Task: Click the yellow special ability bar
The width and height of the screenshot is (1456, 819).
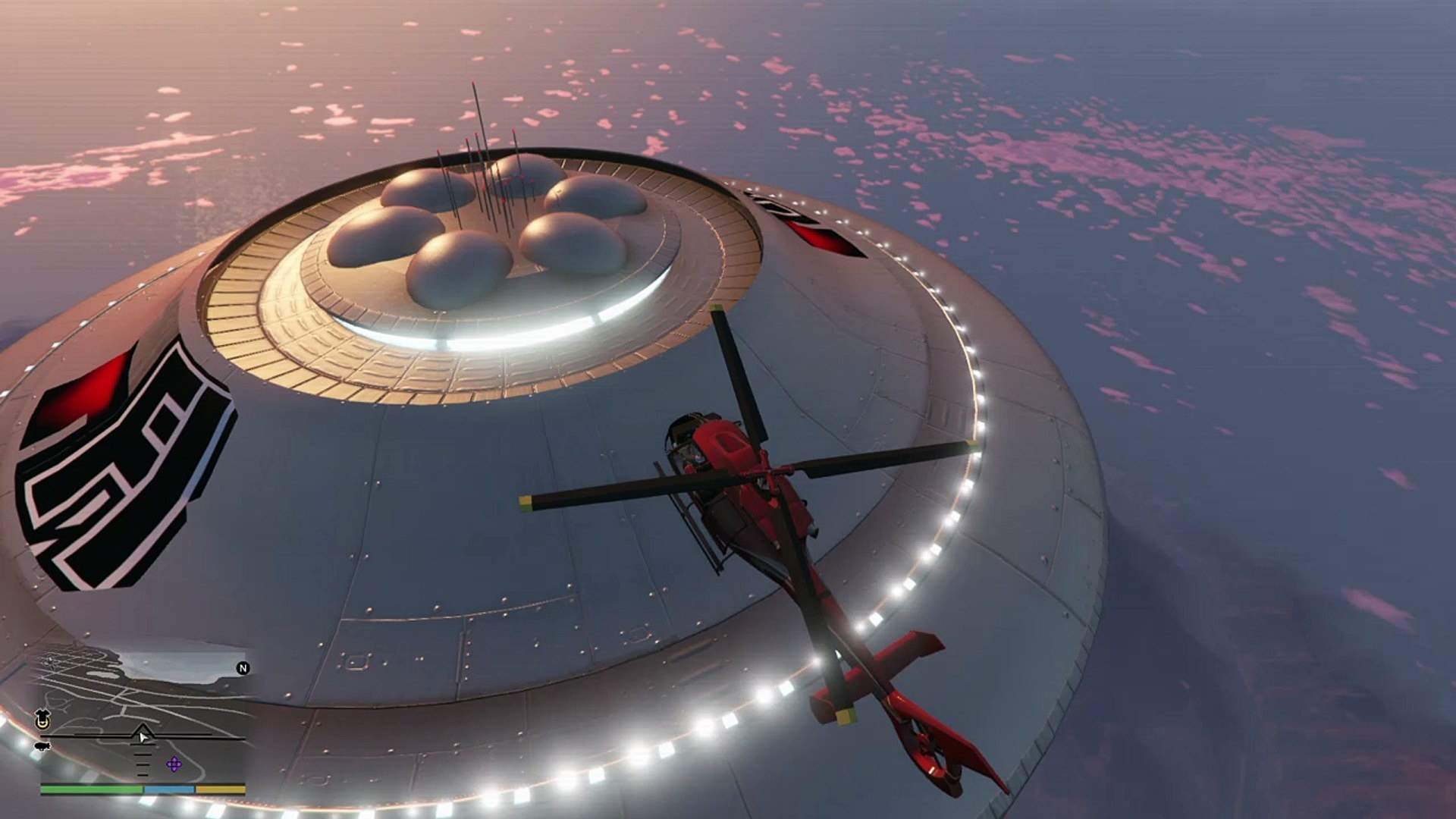Action: pos(220,790)
